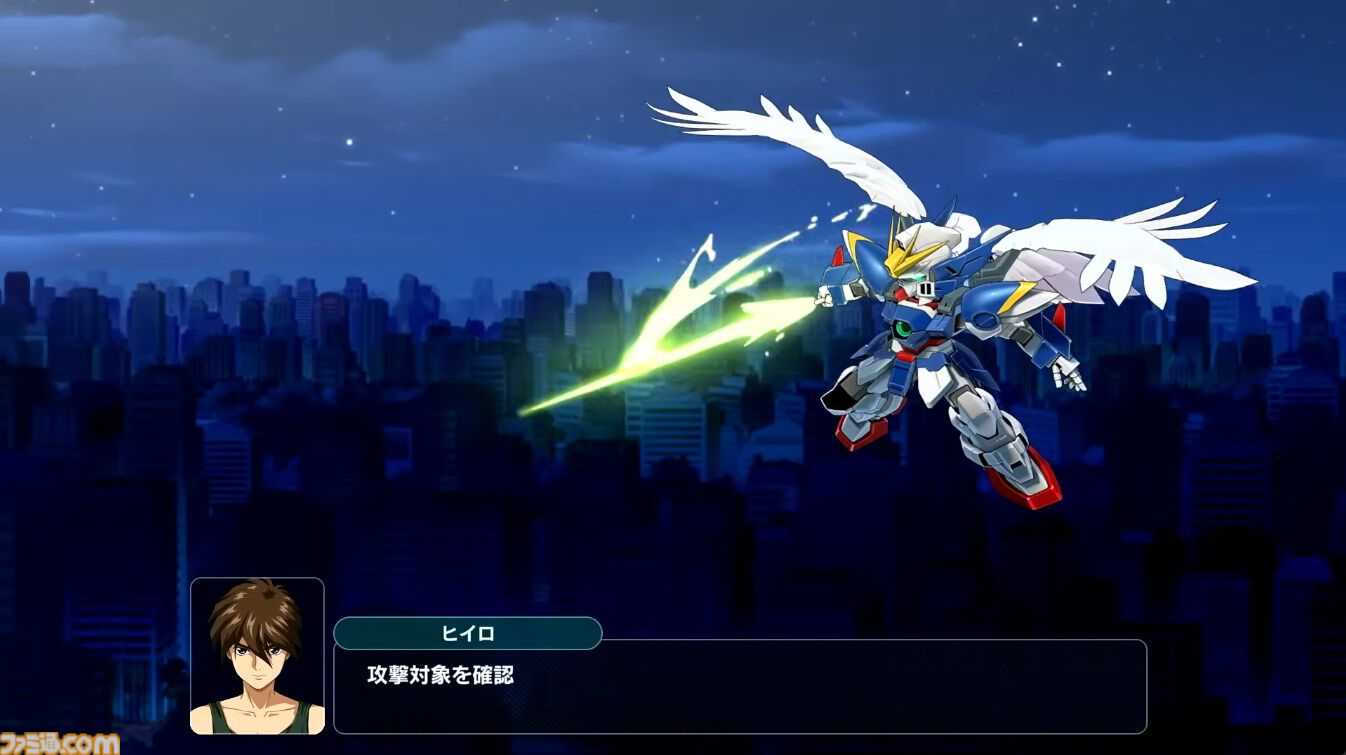Click the Gundam's green chest sensor gem
The height and width of the screenshot is (755, 1346).
click(x=903, y=331)
